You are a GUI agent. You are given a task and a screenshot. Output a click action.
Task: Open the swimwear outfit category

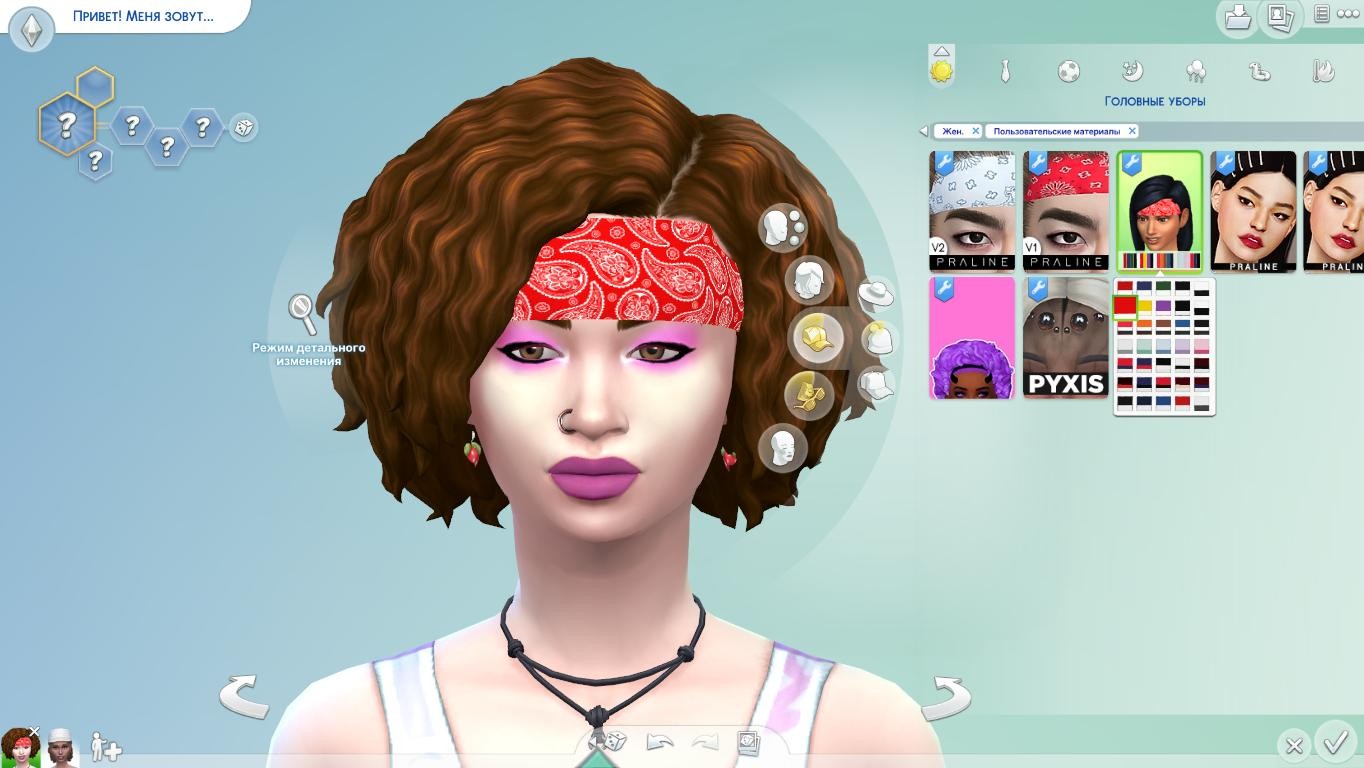(1259, 71)
